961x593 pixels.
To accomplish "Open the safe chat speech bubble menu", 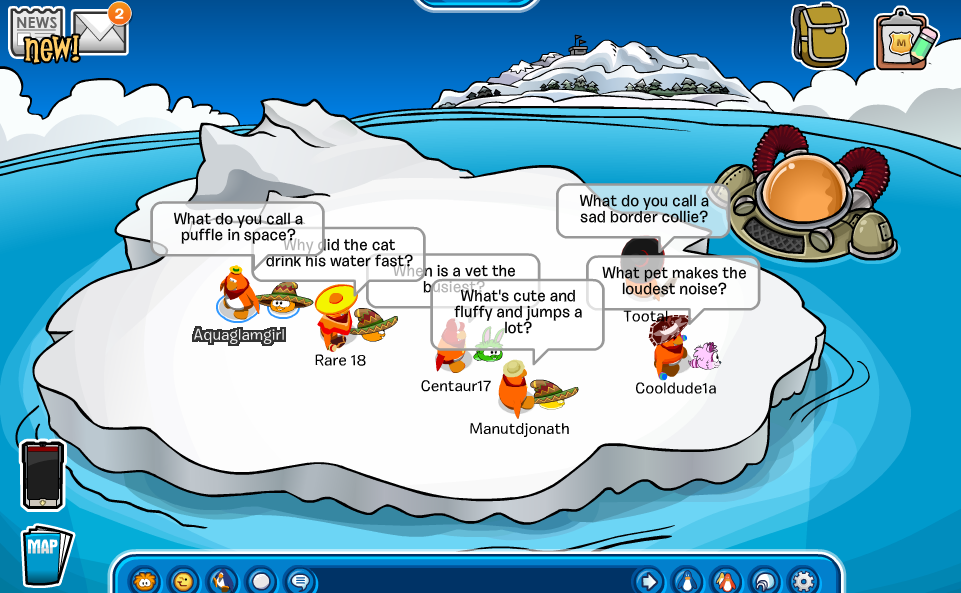I will [299, 580].
